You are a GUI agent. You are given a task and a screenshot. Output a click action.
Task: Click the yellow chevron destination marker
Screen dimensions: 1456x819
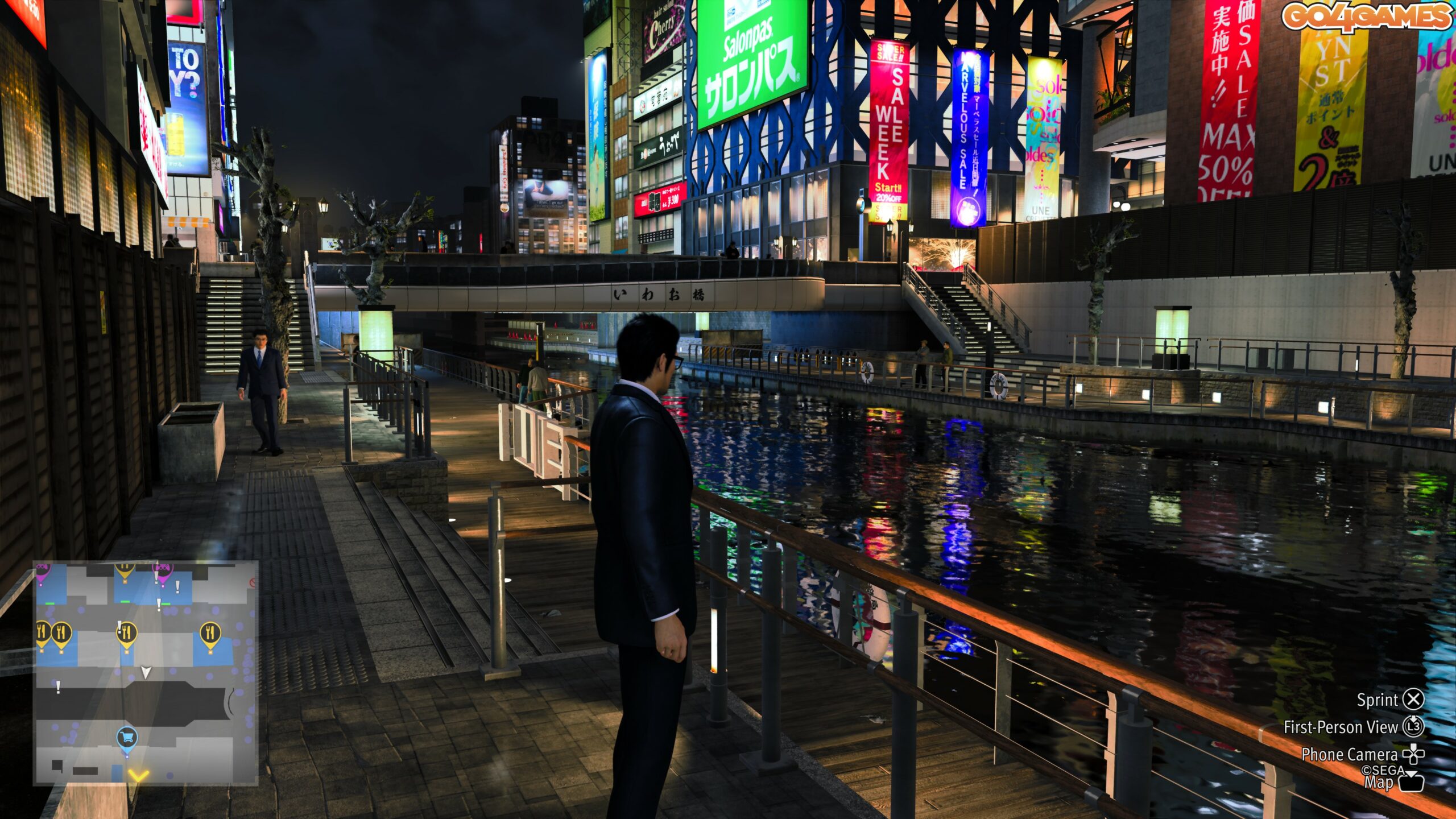(138, 775)
